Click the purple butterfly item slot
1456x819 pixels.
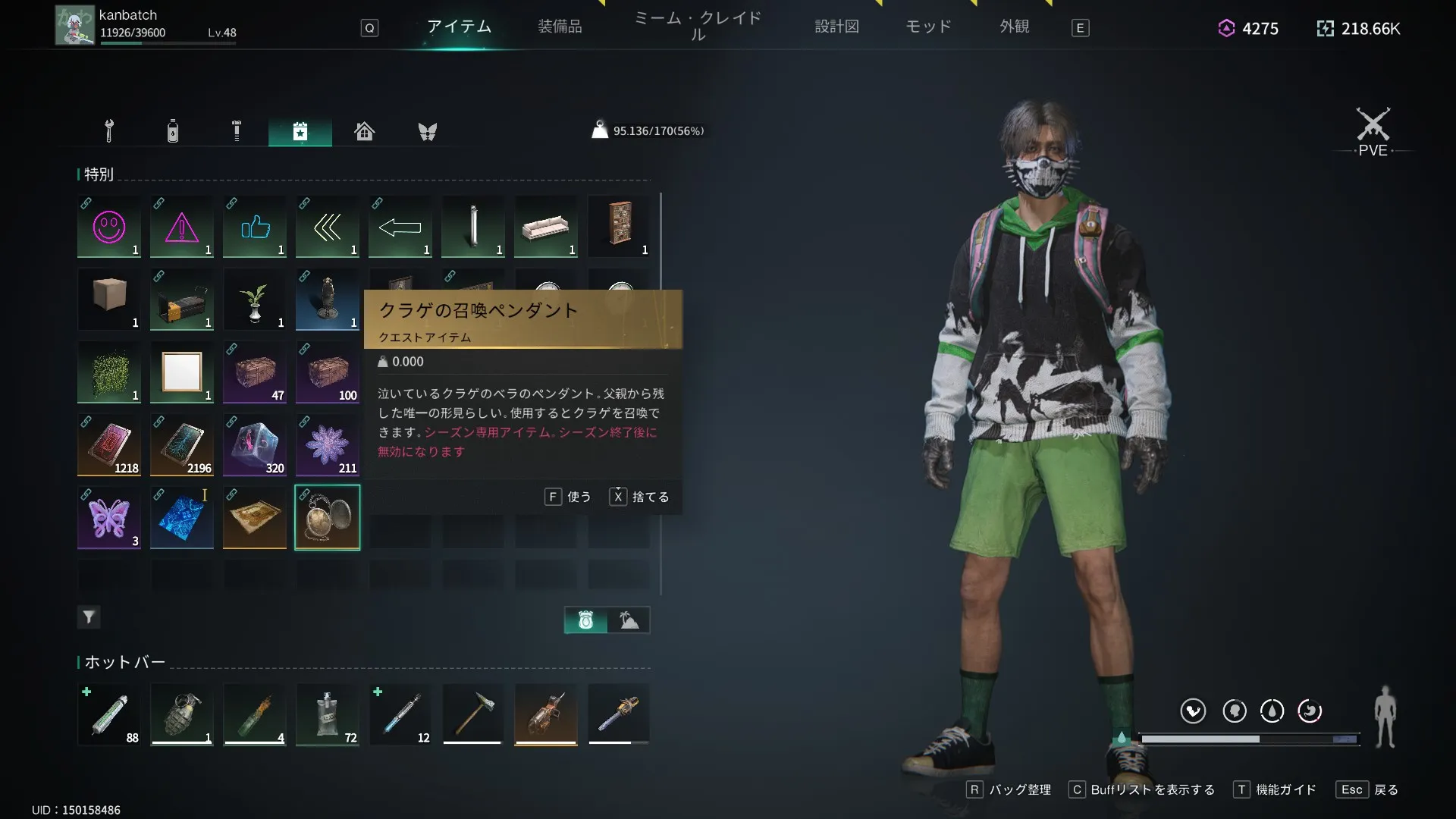pyautogui.click(x=109, y=518)
